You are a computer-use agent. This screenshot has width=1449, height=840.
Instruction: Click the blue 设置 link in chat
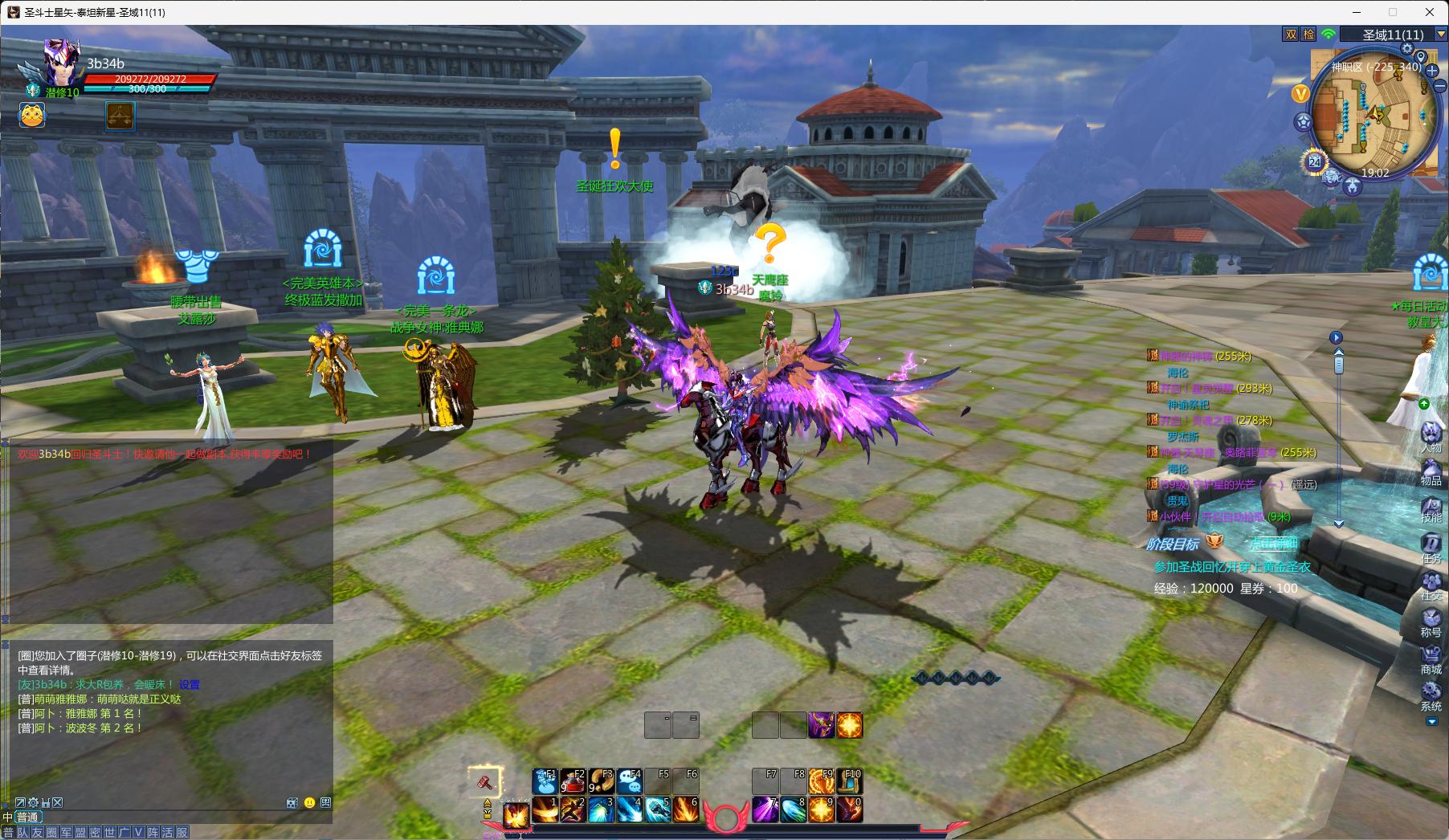pos(189,685)
